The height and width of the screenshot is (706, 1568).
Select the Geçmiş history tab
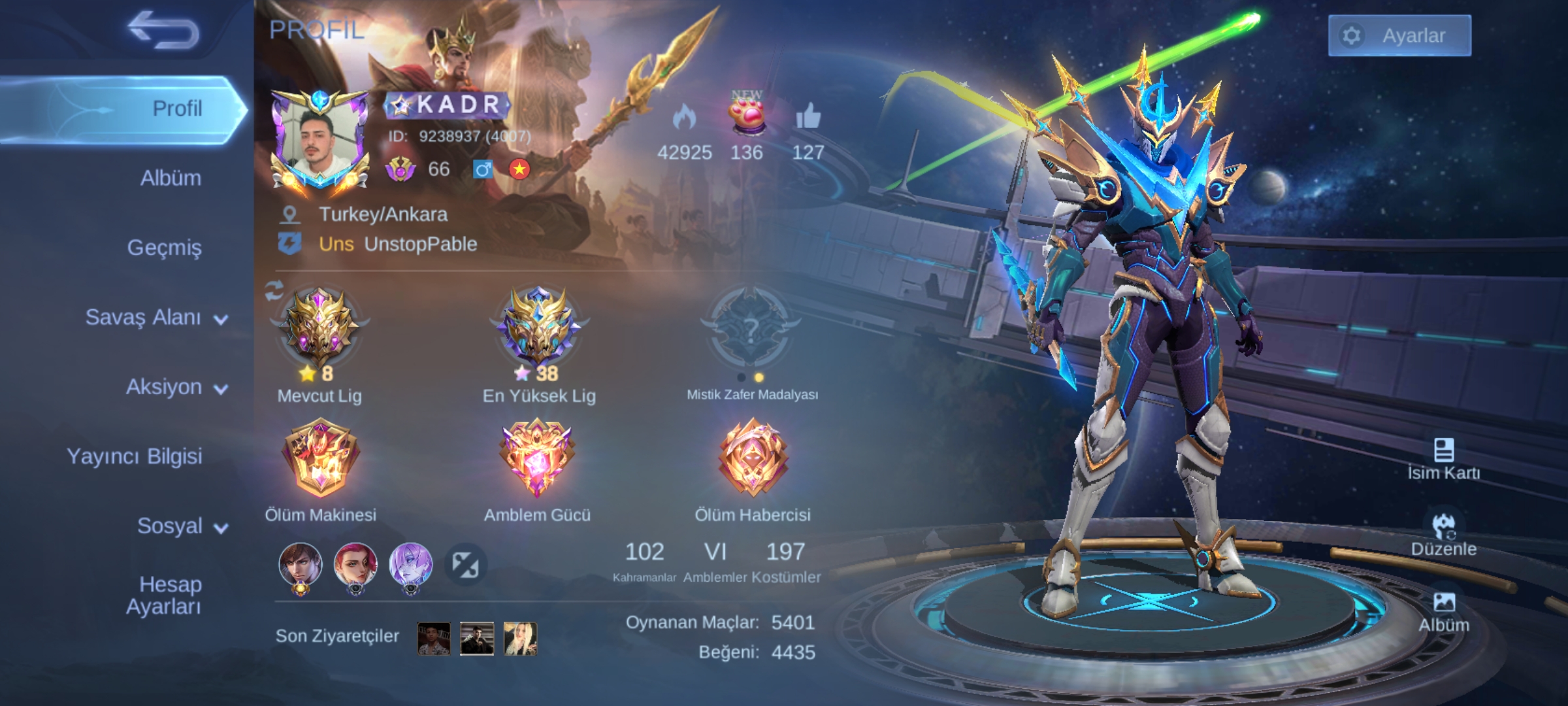point(165,248)
